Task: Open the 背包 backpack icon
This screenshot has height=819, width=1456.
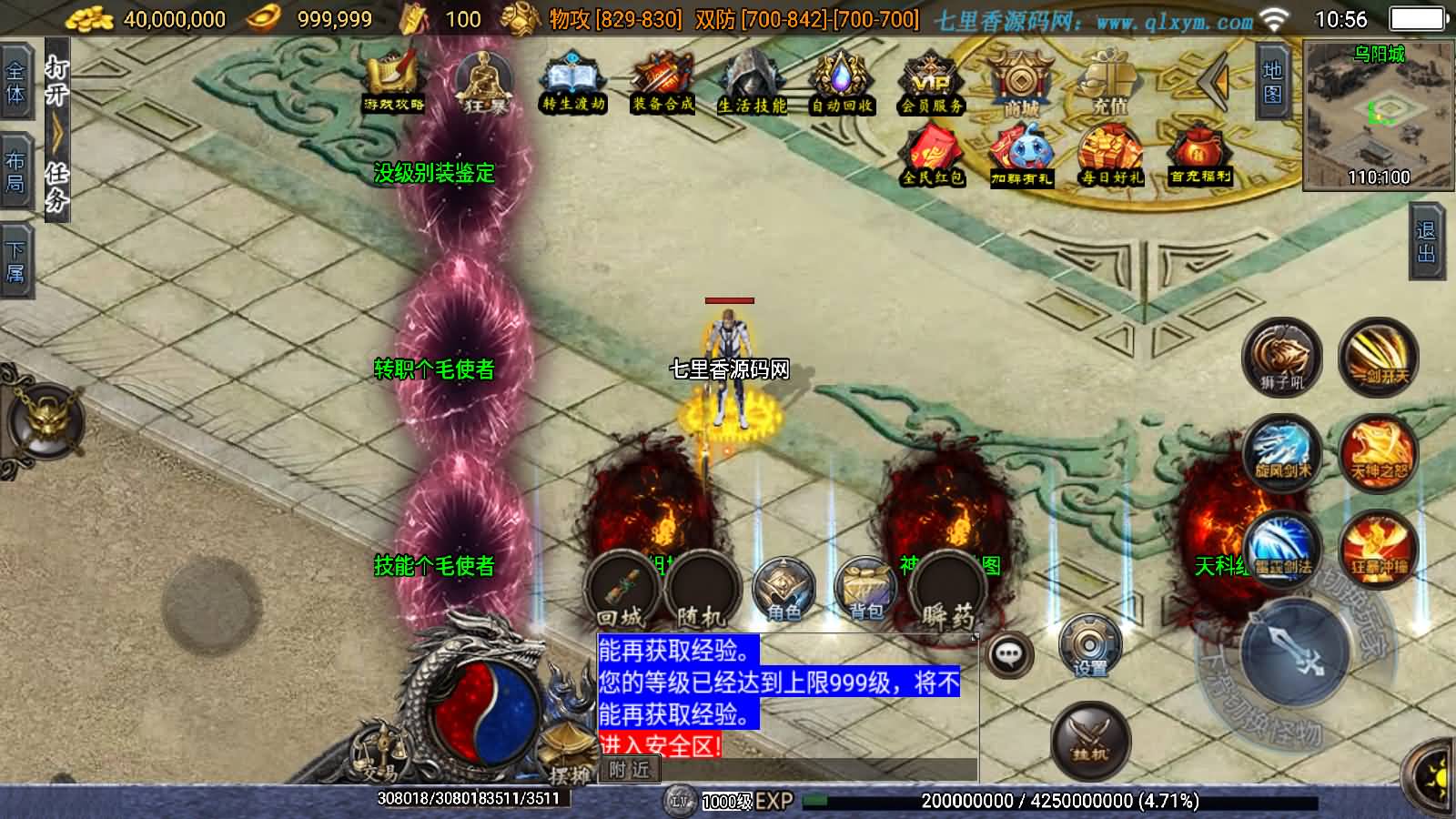Action: pyautogui.click(x=863, y=589)
